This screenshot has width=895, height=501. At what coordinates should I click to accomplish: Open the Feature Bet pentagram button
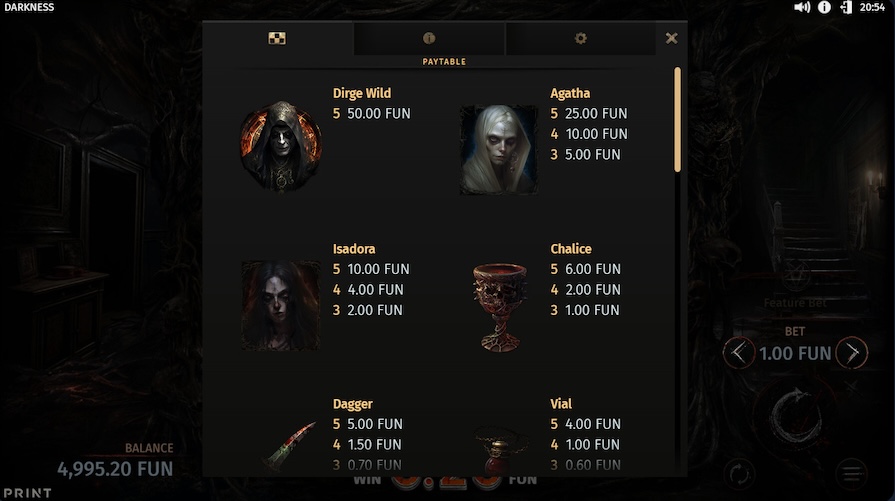click(796, 274)
